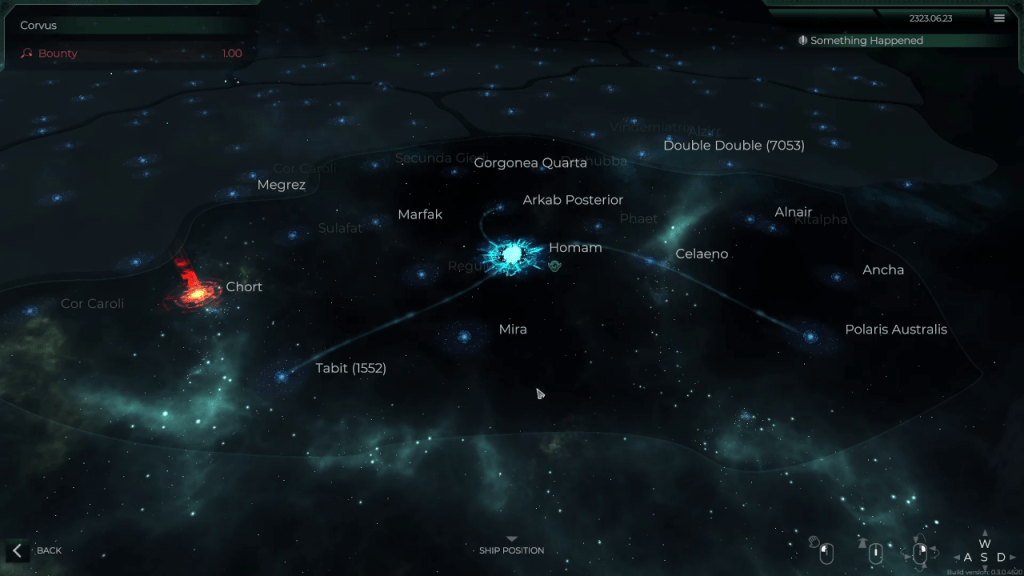Open the Something Happened notification
The width and height of the screenshot is (1024, 576).
point(866,41)
